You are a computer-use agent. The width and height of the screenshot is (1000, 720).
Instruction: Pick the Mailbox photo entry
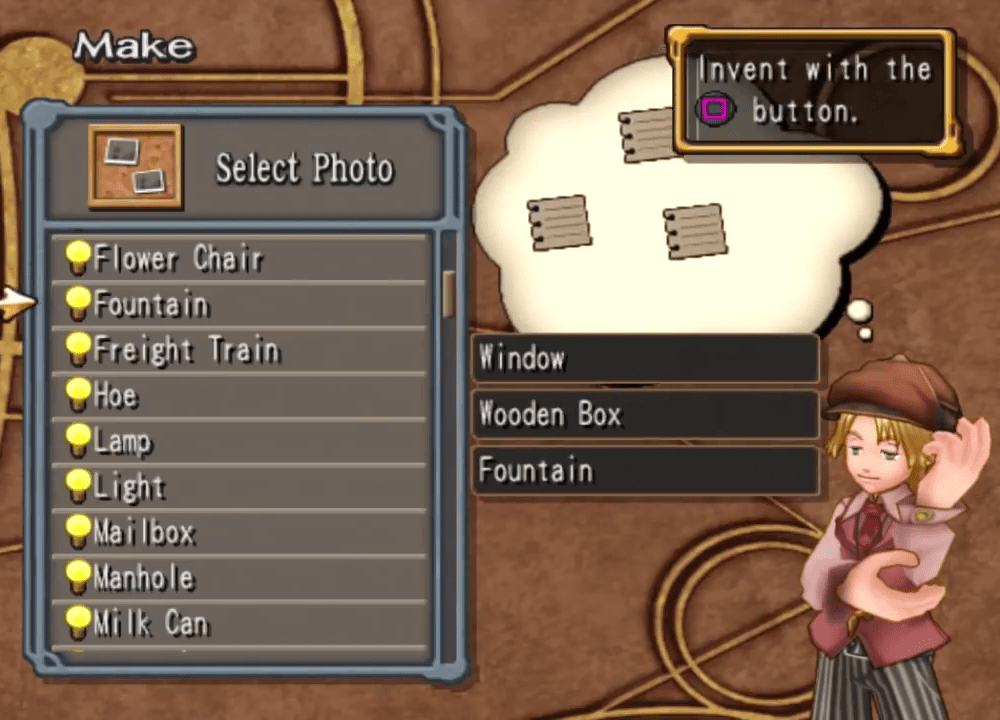tap(240, 532)
